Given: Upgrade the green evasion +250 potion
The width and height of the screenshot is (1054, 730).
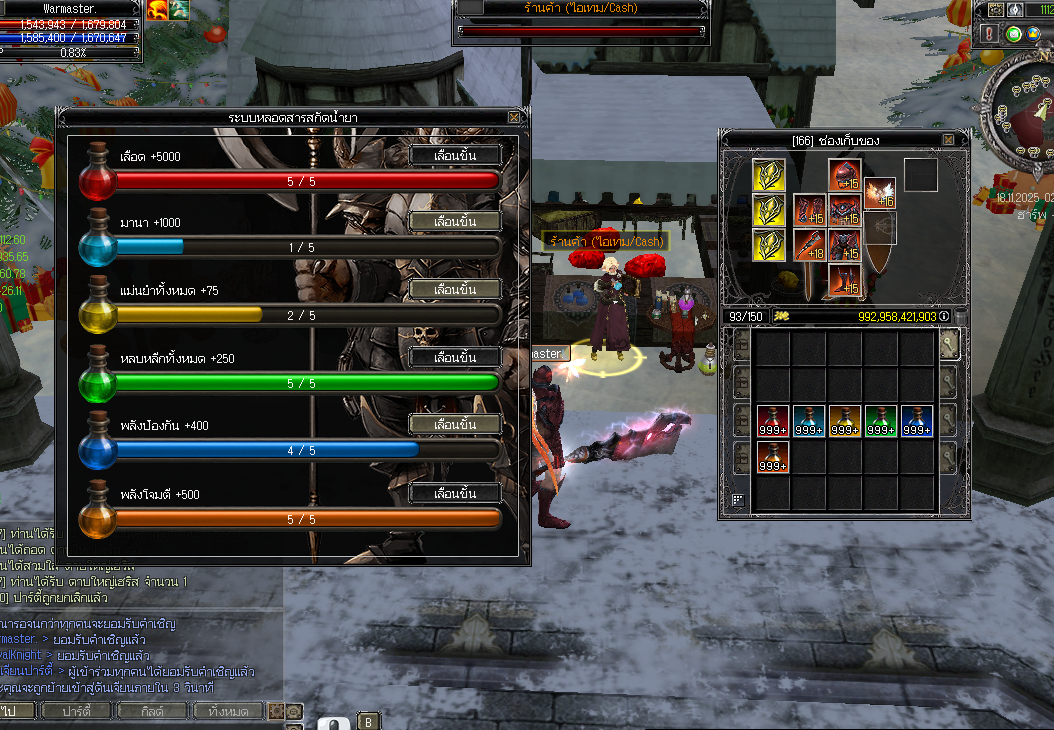Looking at the screenshot, I should point(455,357).
